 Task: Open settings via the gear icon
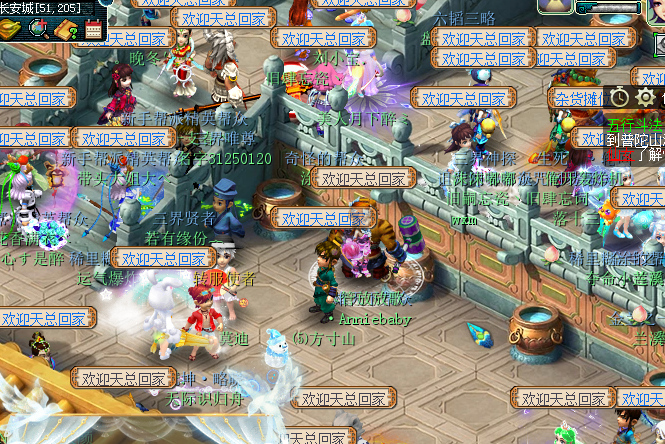(x=646, y=97)
